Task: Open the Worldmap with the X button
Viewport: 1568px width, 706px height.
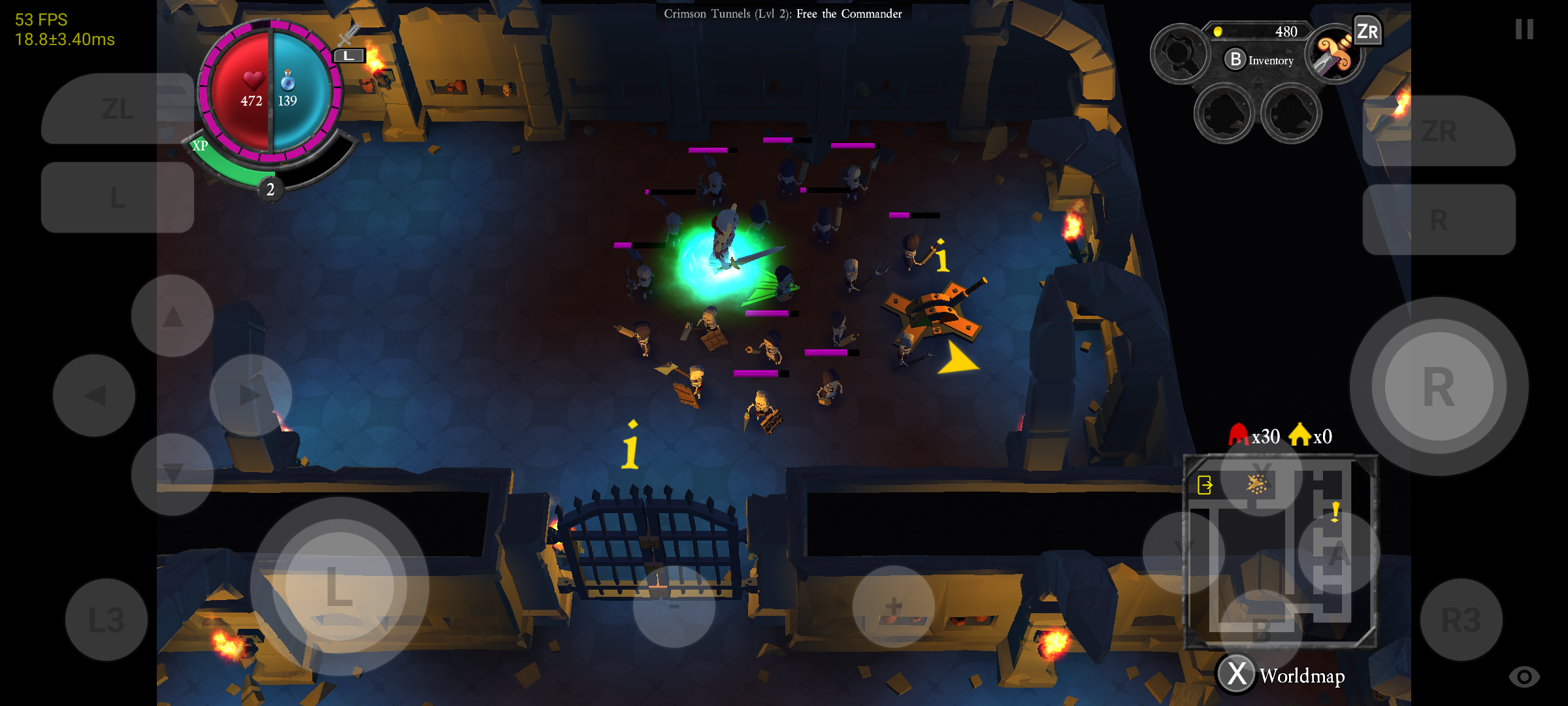Action: [1235, 672]
